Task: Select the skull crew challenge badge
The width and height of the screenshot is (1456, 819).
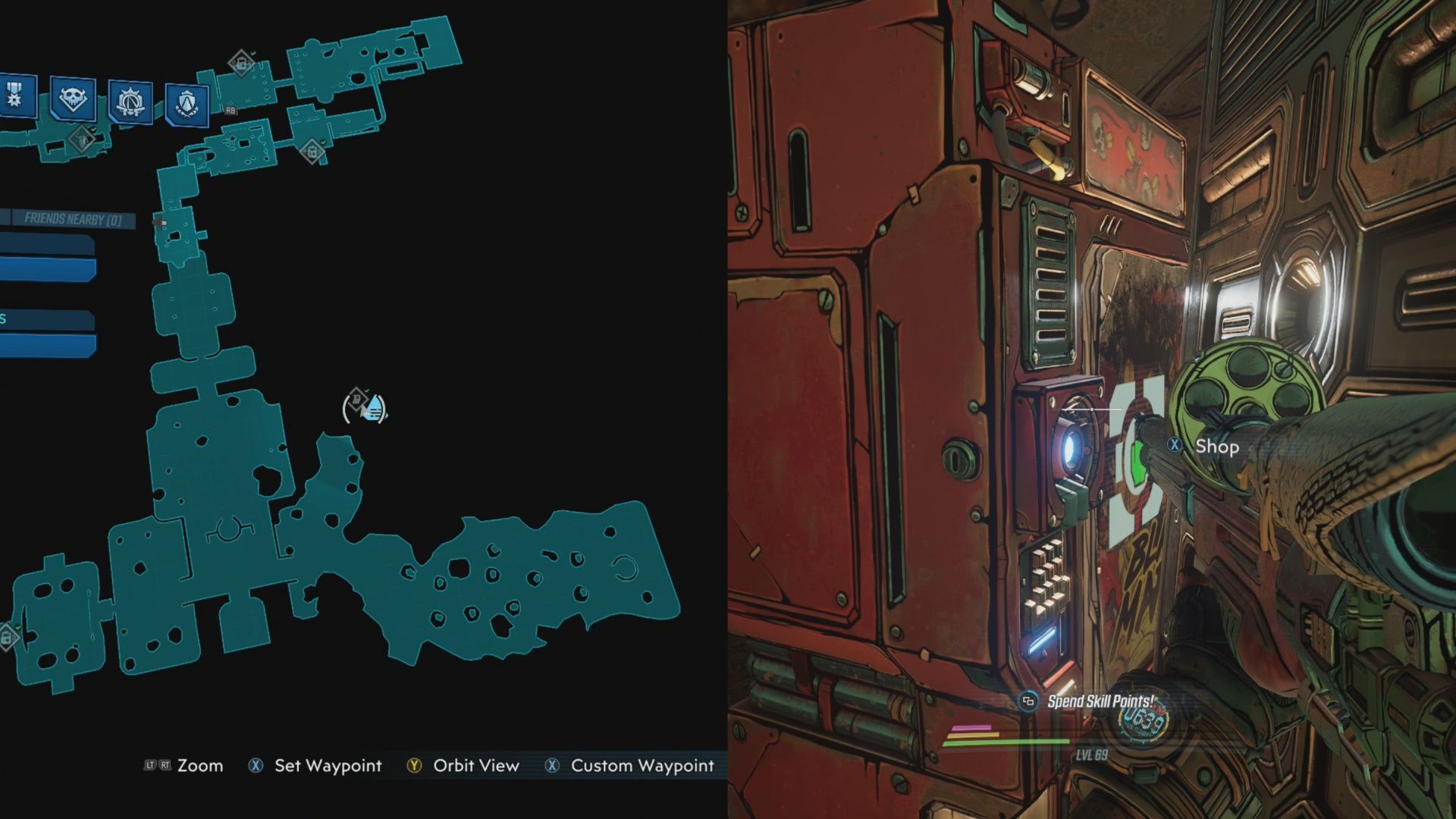Action: tap(72, 99)
